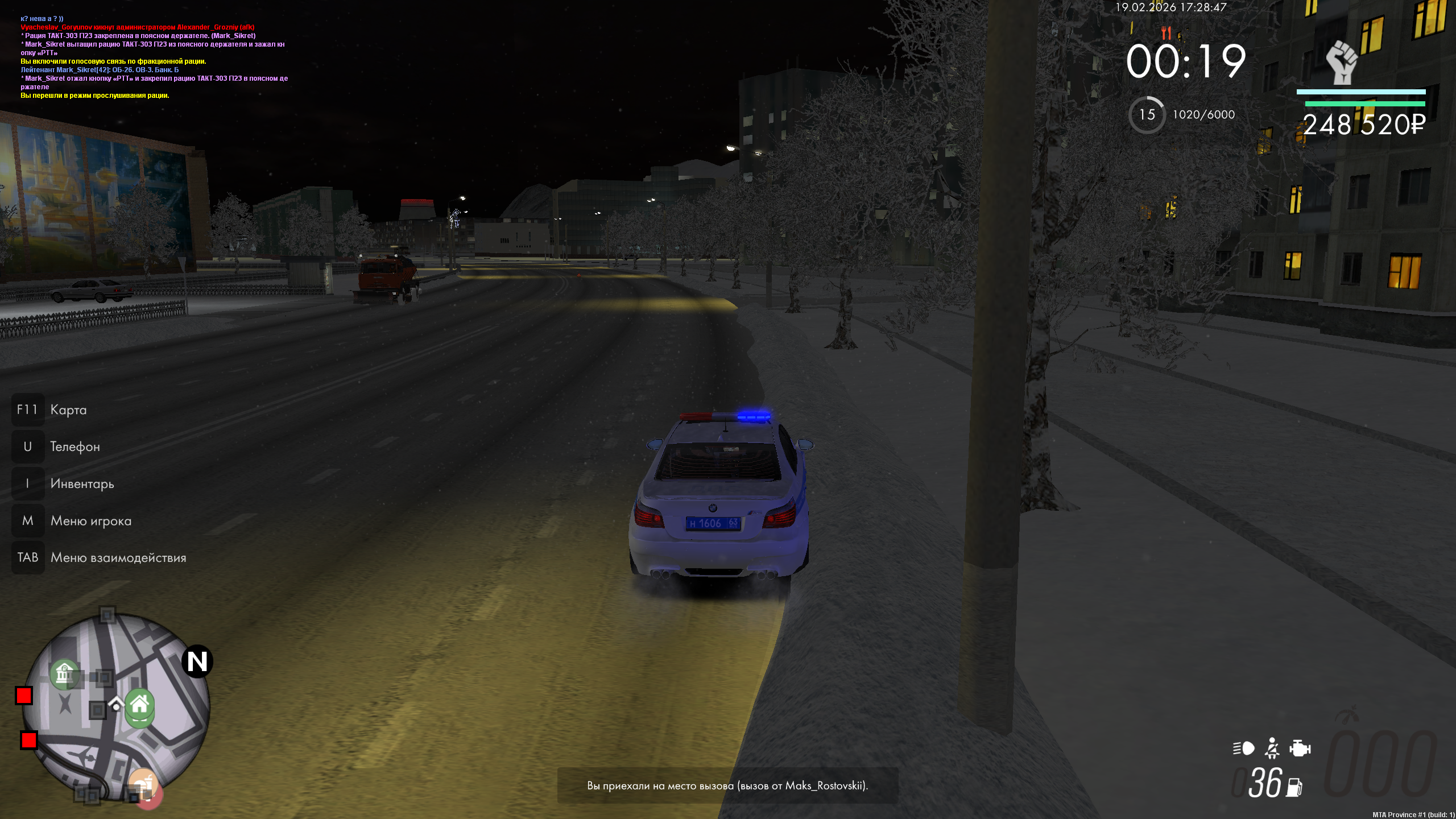Toggle the engine indicator icon
This screenshot has height=819, width=1456.
click(x=1300, y=748)
